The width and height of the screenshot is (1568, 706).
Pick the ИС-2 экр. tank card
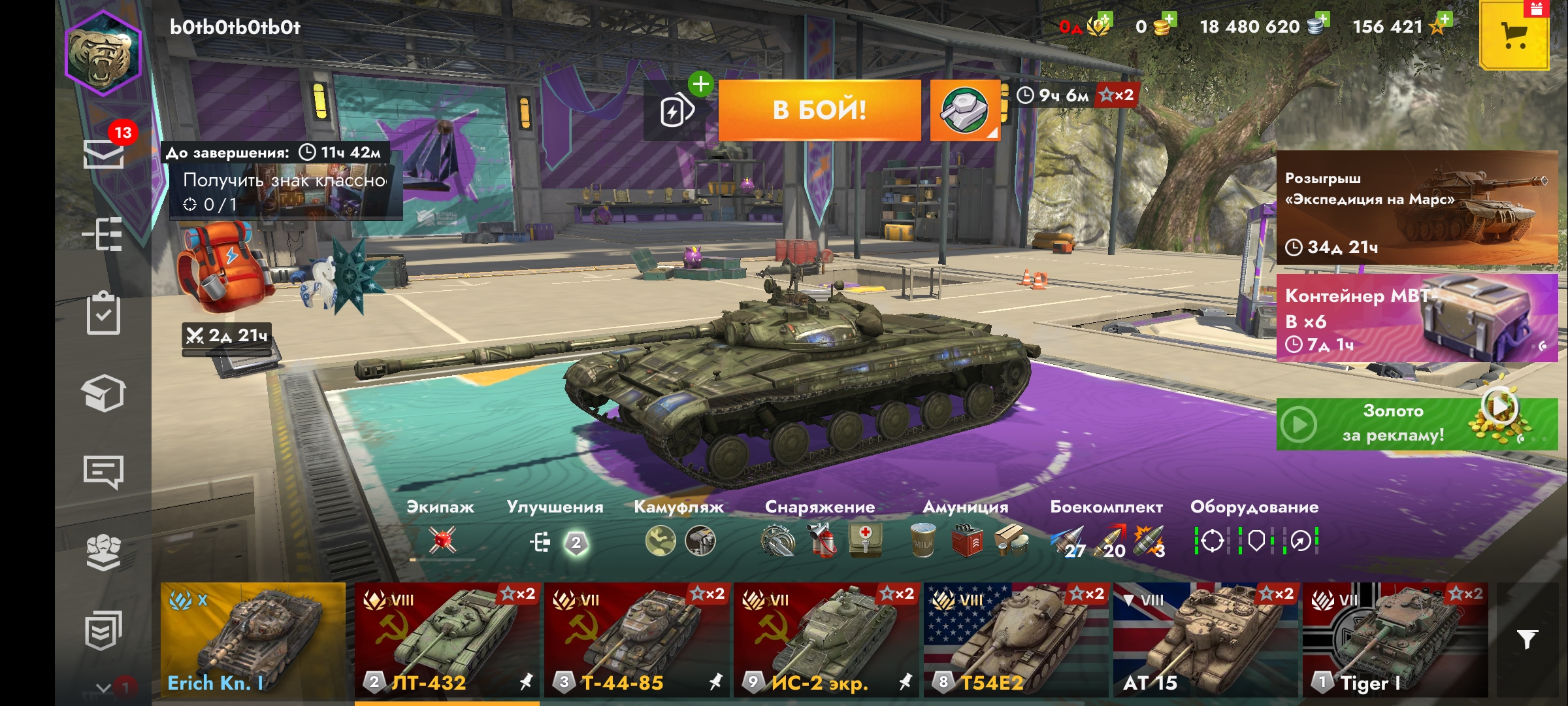(x=826, y=640)
